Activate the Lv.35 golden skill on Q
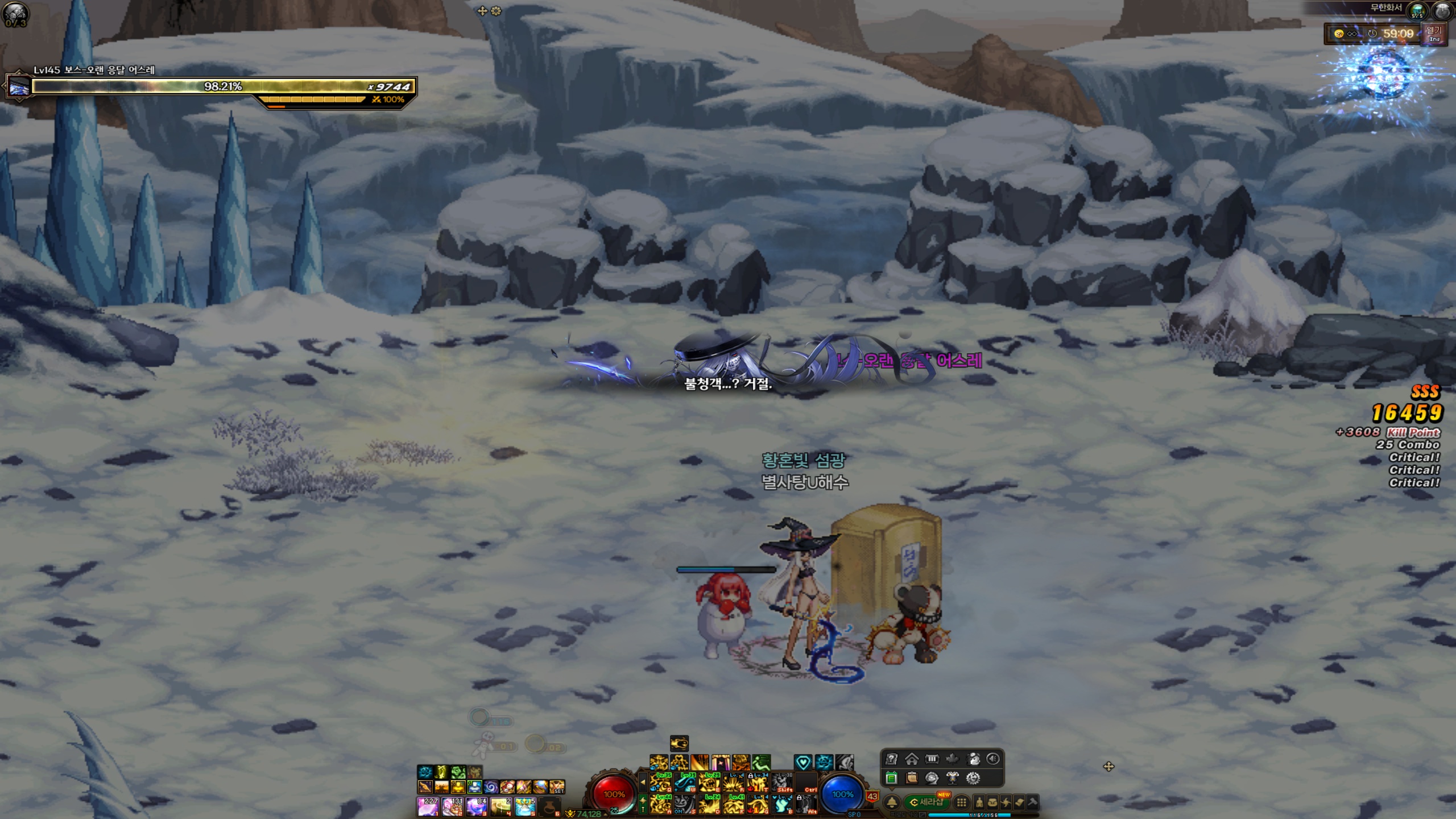The height and width of the screenshot is (819, 1456). pyautogui.click(x=660, y=783)
